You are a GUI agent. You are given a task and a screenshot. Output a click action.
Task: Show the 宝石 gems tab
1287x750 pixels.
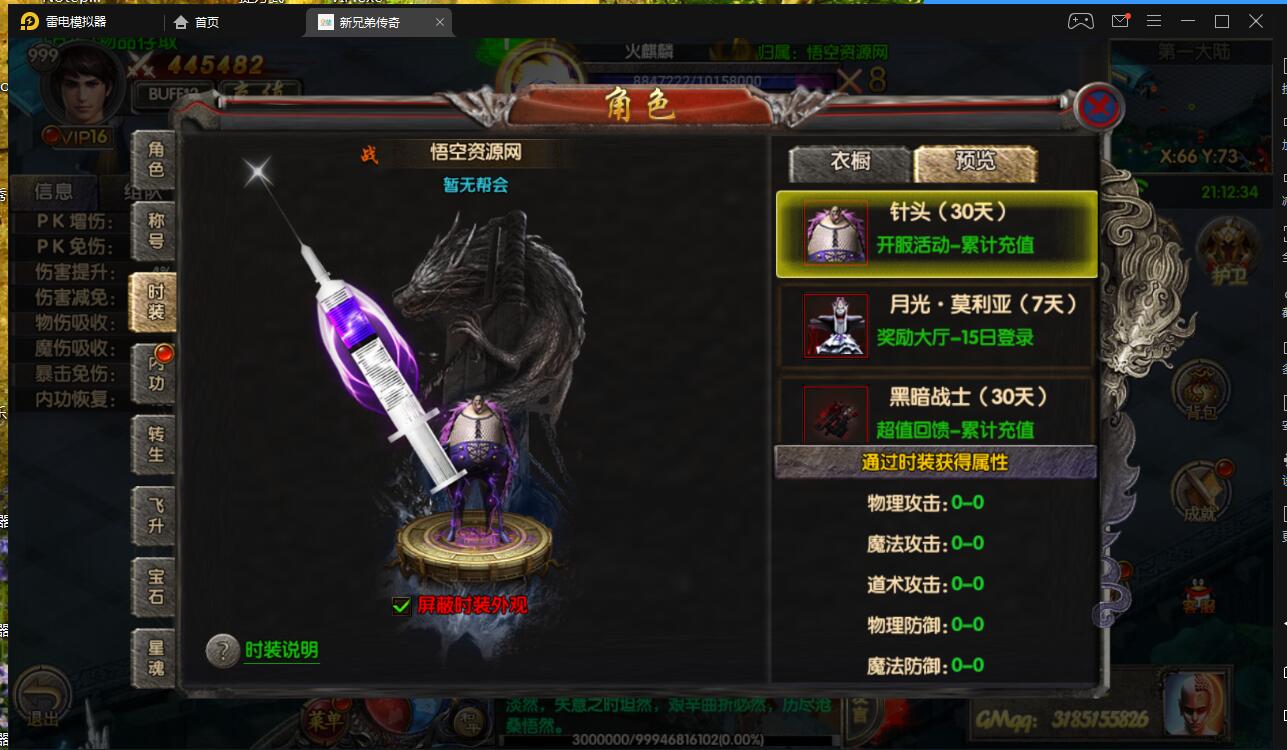[x=155, y=587]
